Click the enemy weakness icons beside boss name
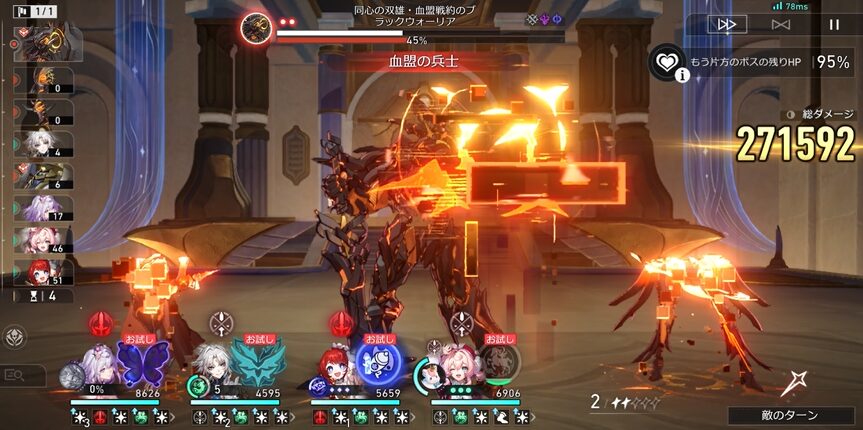 click(x=544, y=19)
